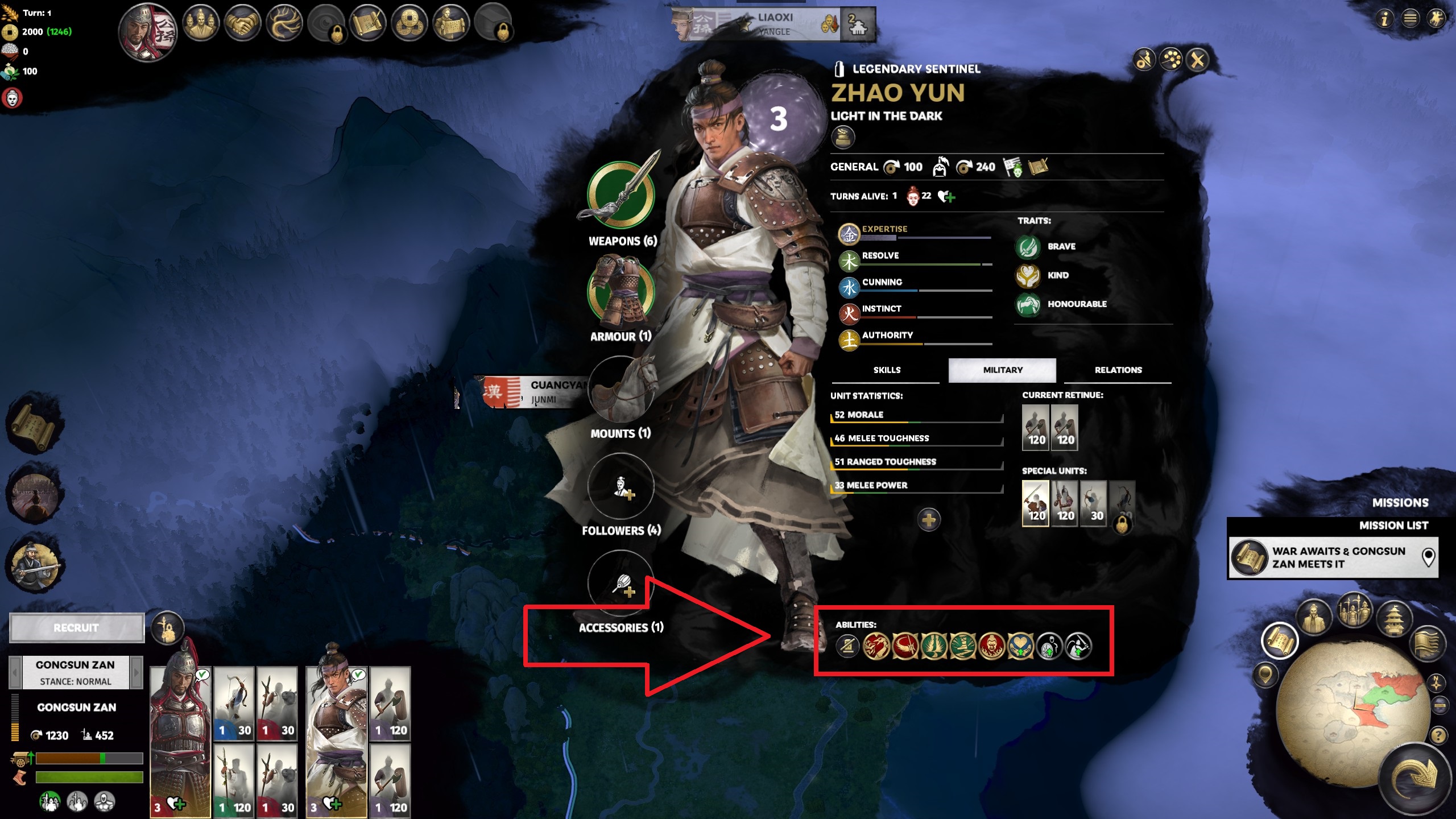Click the Honourable trait icon
Image resolution: width=1456 pixels, height=819 pixels.
1028,304
